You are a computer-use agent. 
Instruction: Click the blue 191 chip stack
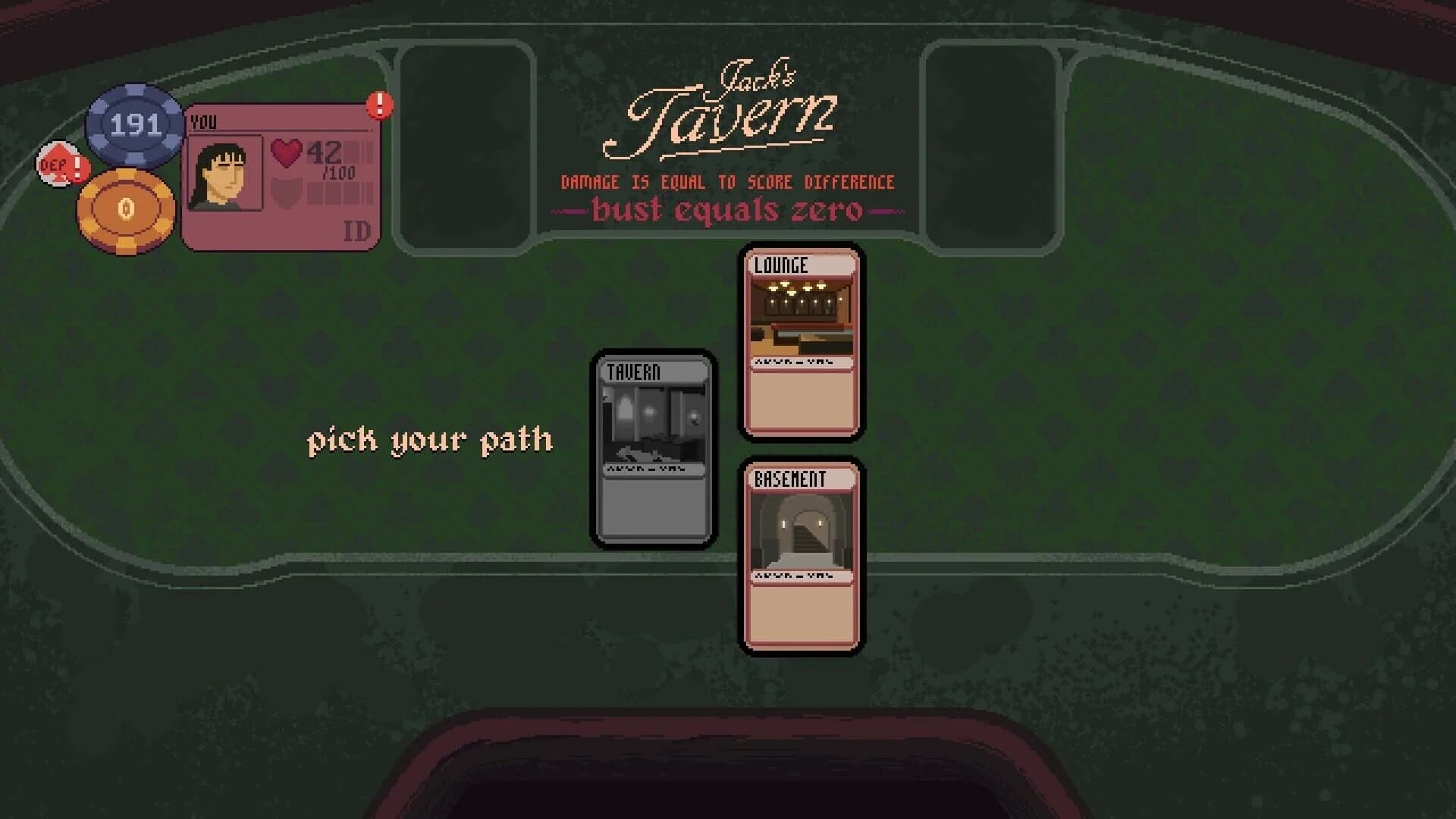[134, 123]
